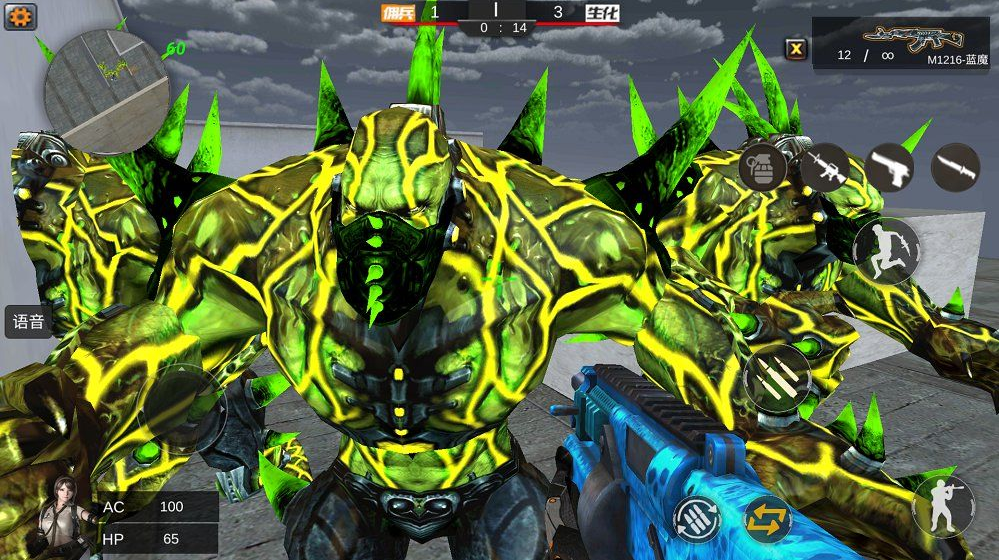Activate the jump button
Screen dimensions: 999x560
(x=886, y=250)
